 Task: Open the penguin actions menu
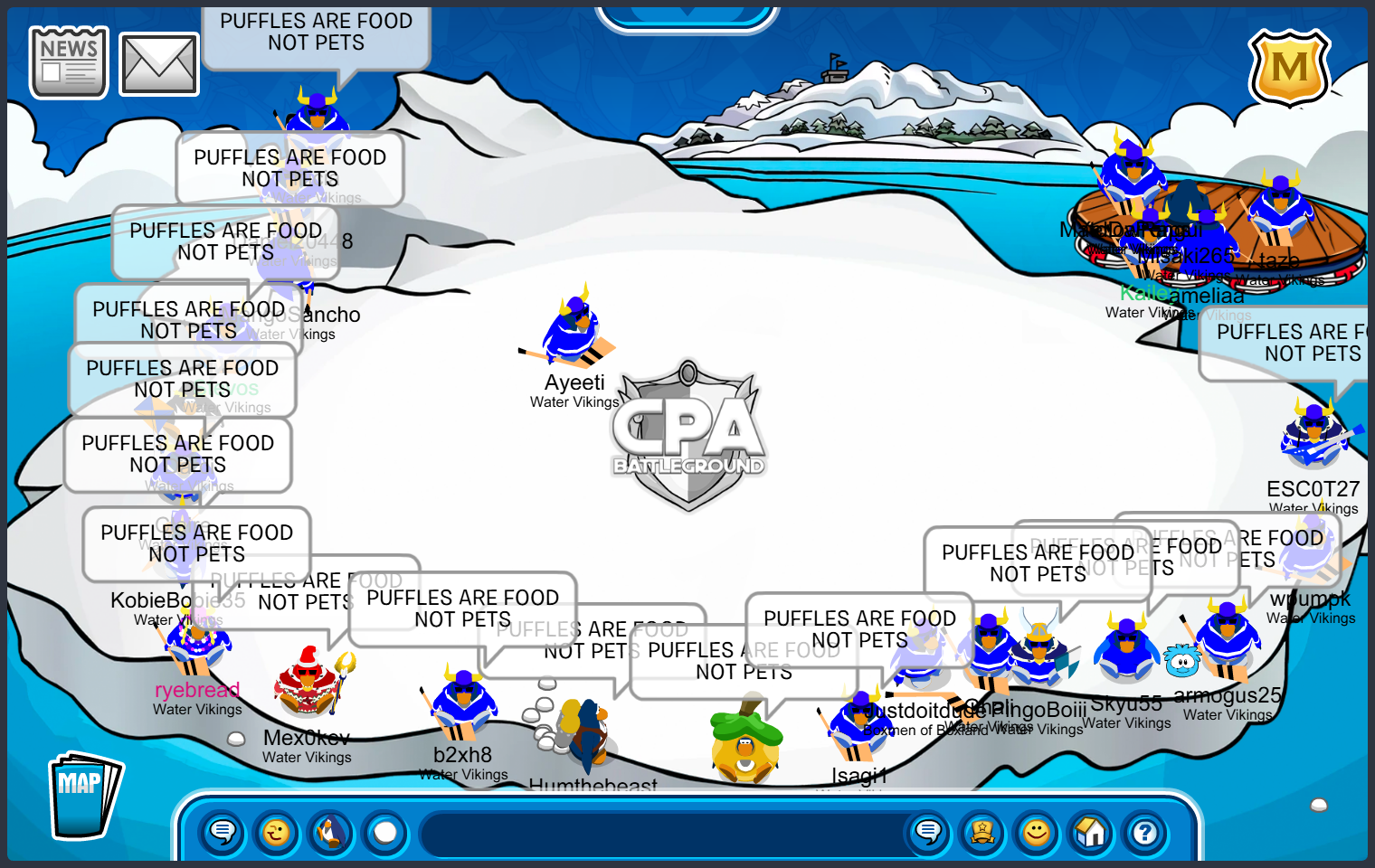(331, 831)
